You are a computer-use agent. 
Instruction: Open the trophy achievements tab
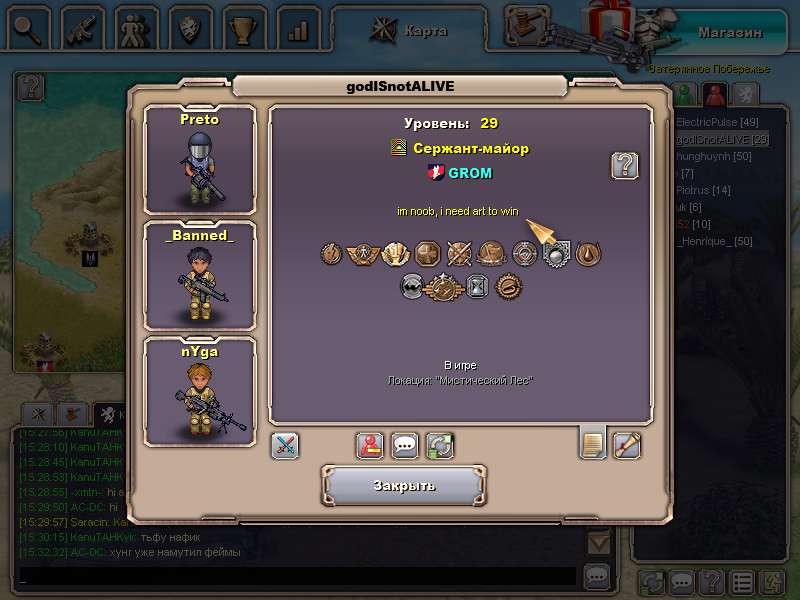click(x=243, y=28)
